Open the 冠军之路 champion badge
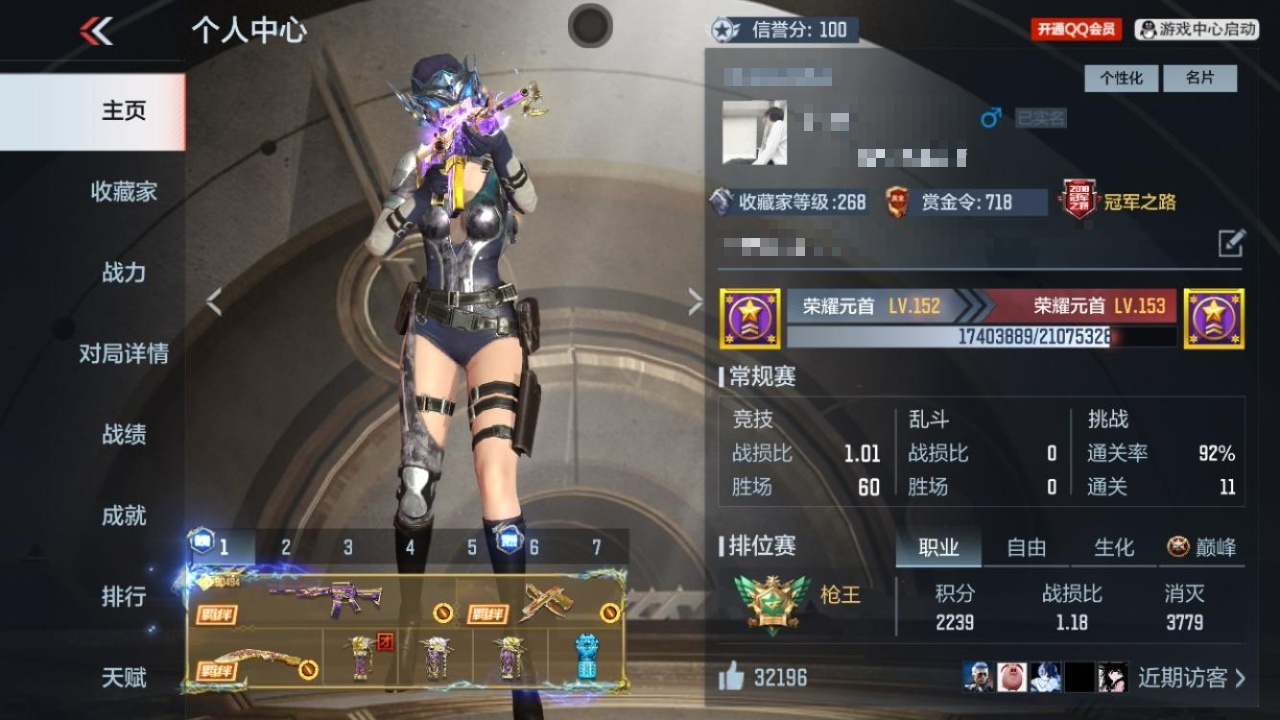 point(1120,202)
